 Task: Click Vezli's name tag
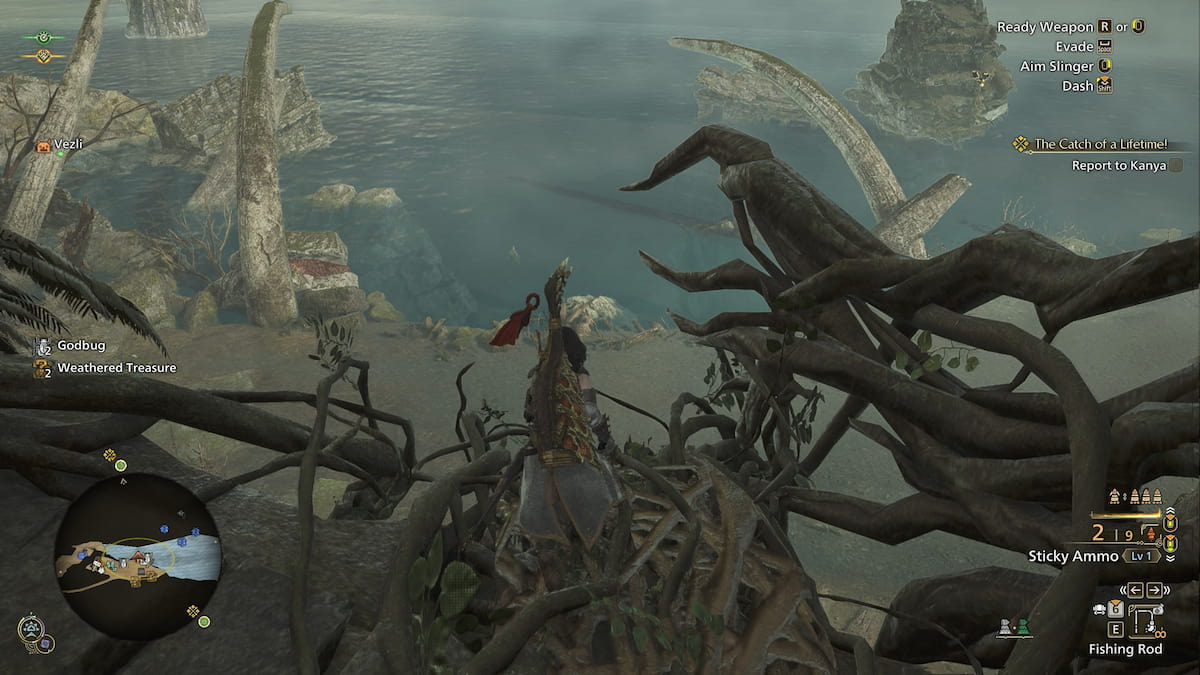(x=69, y=145)
